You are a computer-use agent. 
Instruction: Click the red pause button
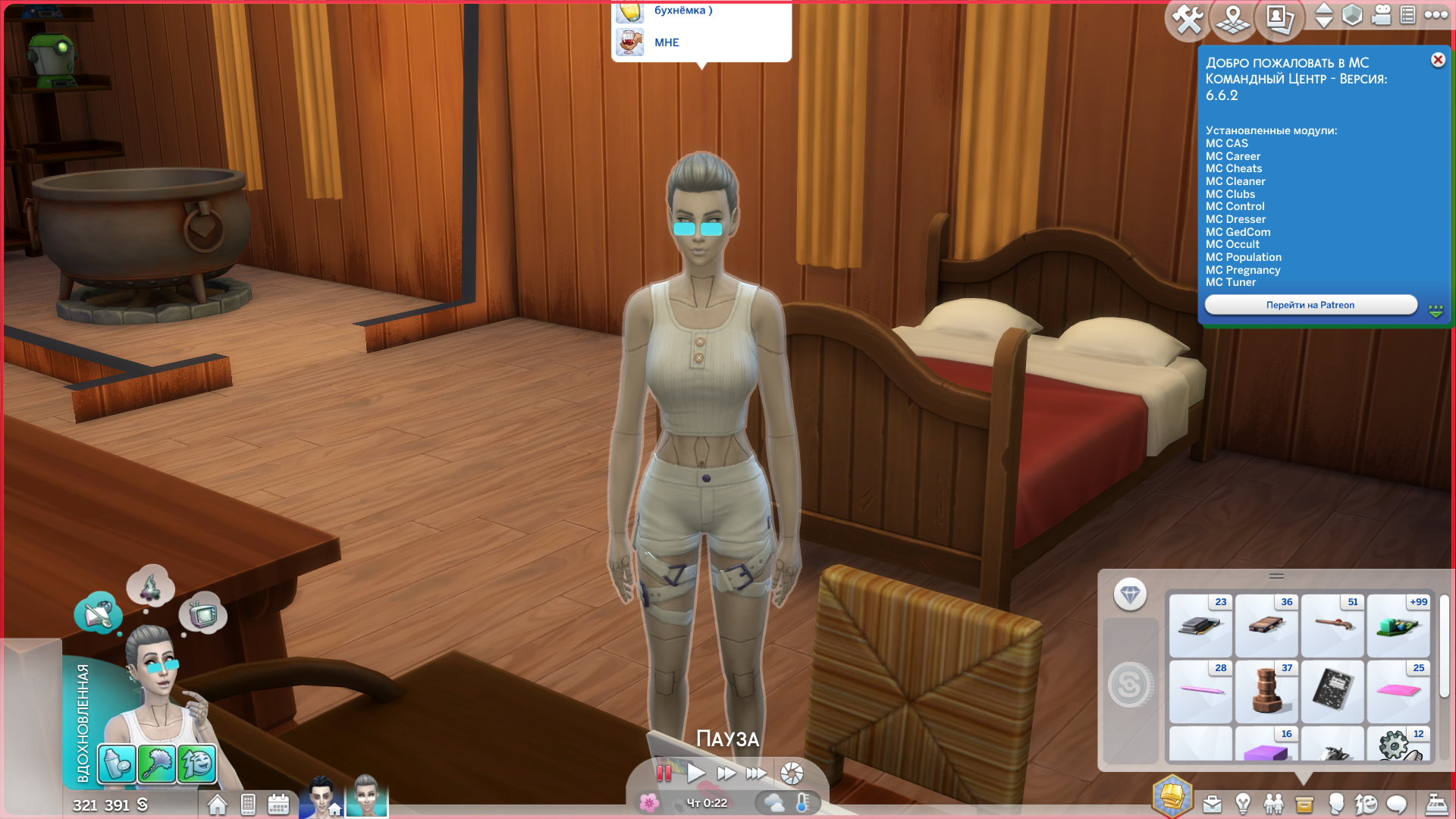click(x=664, y=773)
